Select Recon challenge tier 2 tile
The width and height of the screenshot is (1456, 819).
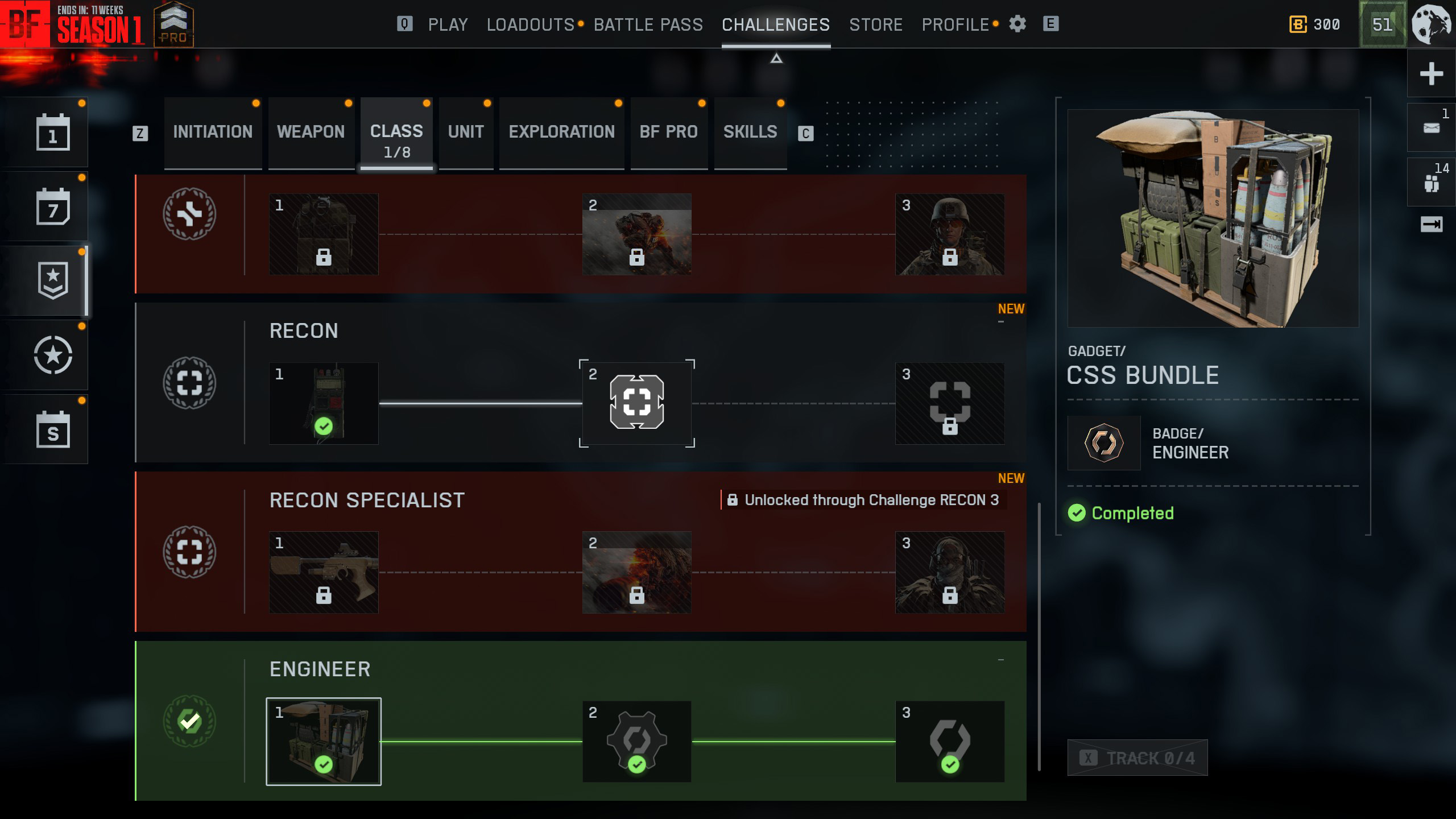[x=636, y=403]
